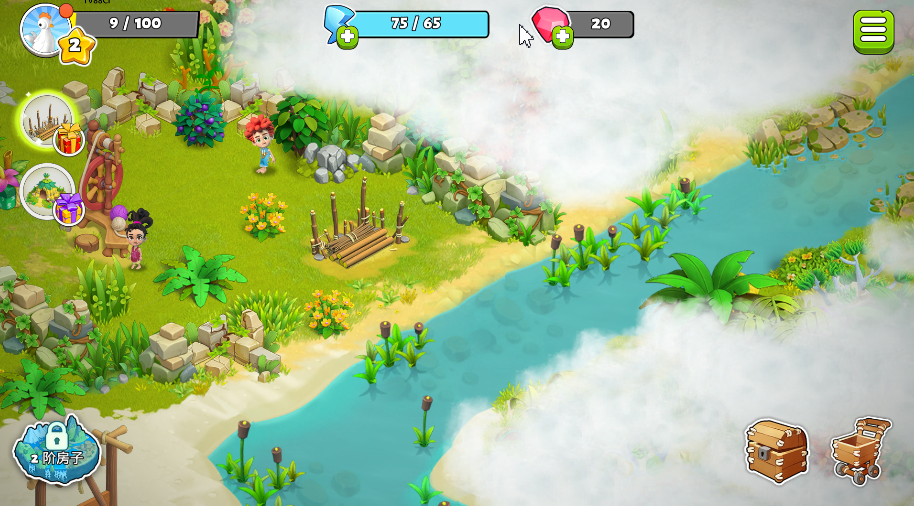Add more energy with the green plus
Image resolution: width=914 pixels, height=506 pixels.
[347, 38]
